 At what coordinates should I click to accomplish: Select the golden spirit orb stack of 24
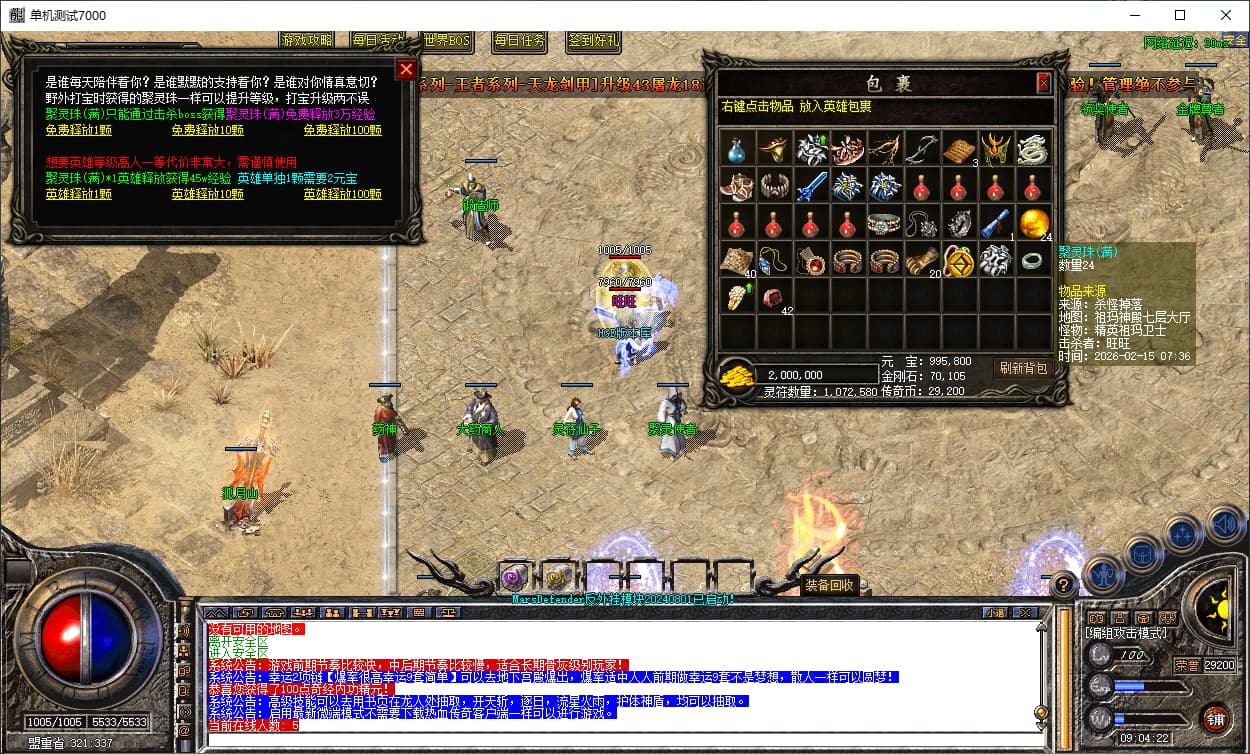coord(1034,222)
